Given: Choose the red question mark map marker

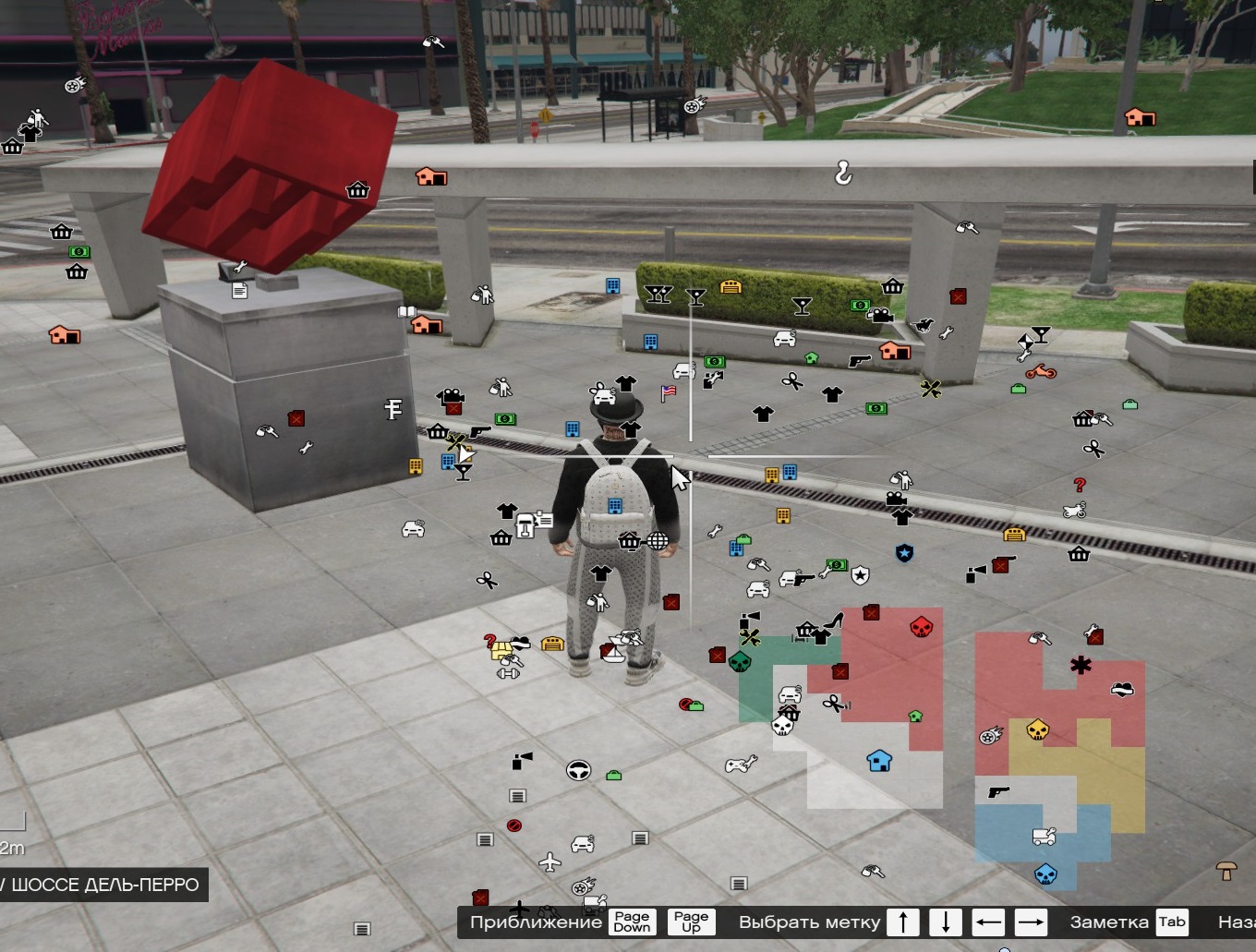Looking at the screenshot, I should click(1080, 485).
